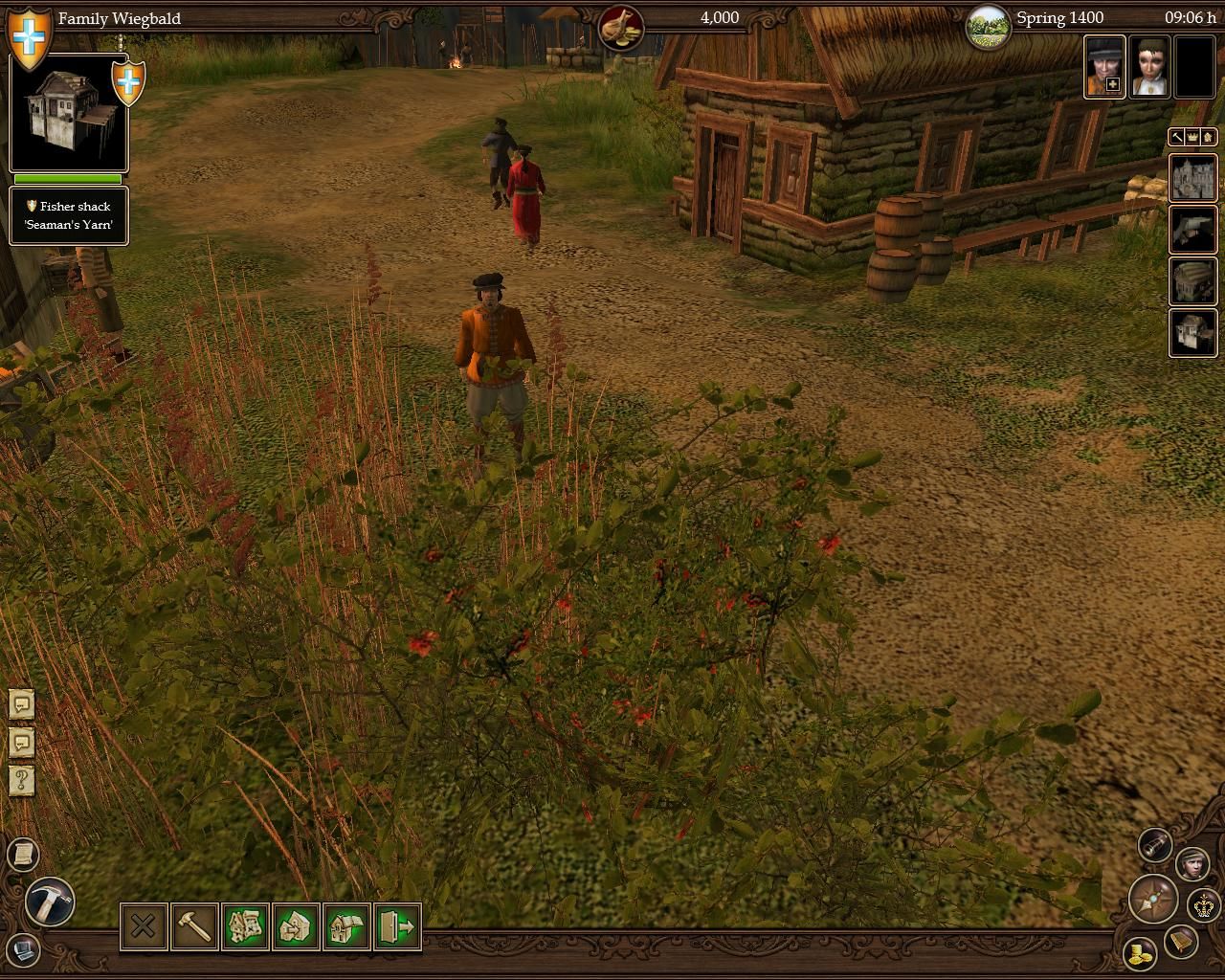The height and width of the screenshot is (980, 1225).
Task: Click the compass rose icon
Action: (1152, 900)
